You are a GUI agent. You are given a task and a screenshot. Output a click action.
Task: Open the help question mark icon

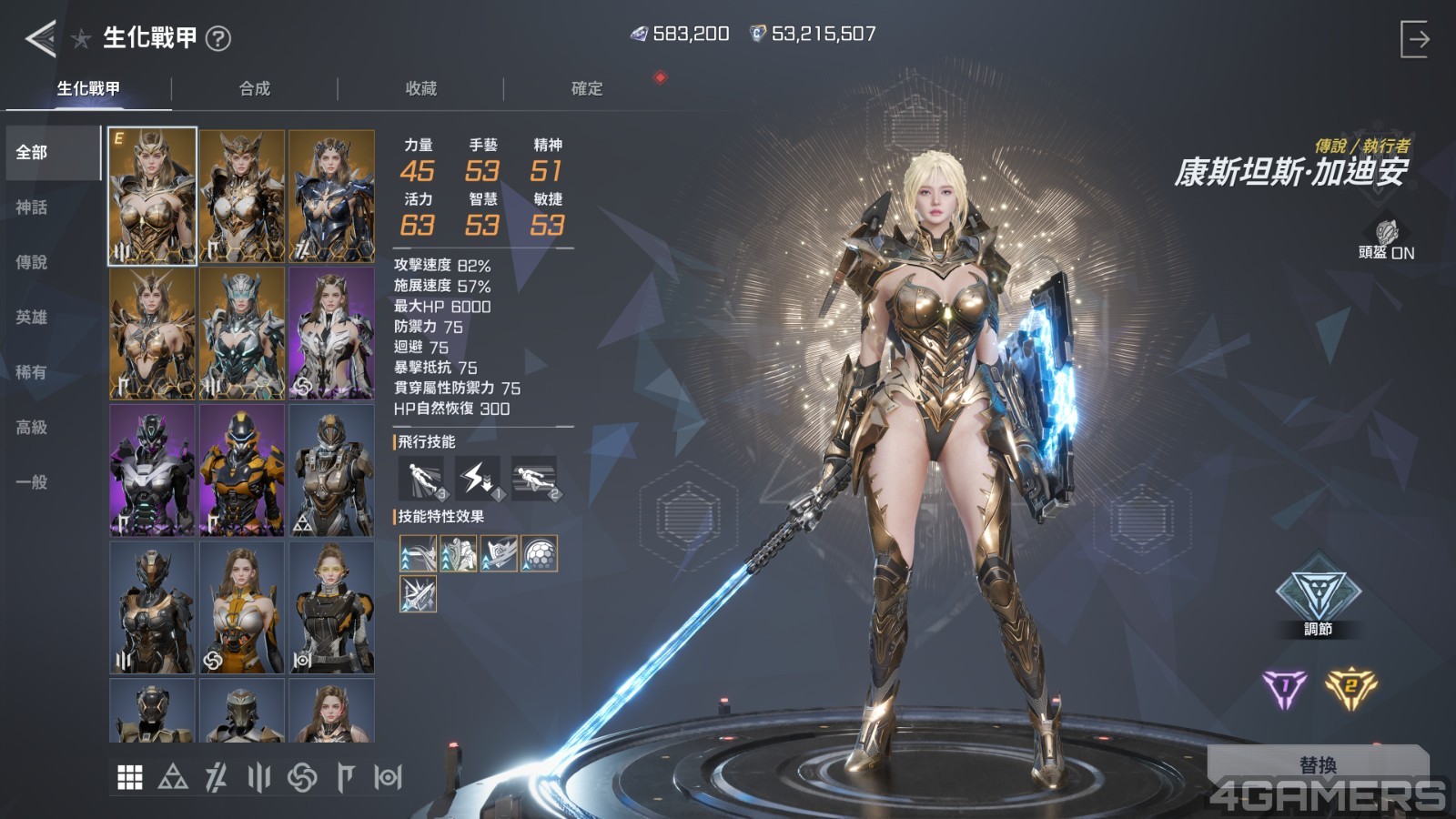coord(218,38)
